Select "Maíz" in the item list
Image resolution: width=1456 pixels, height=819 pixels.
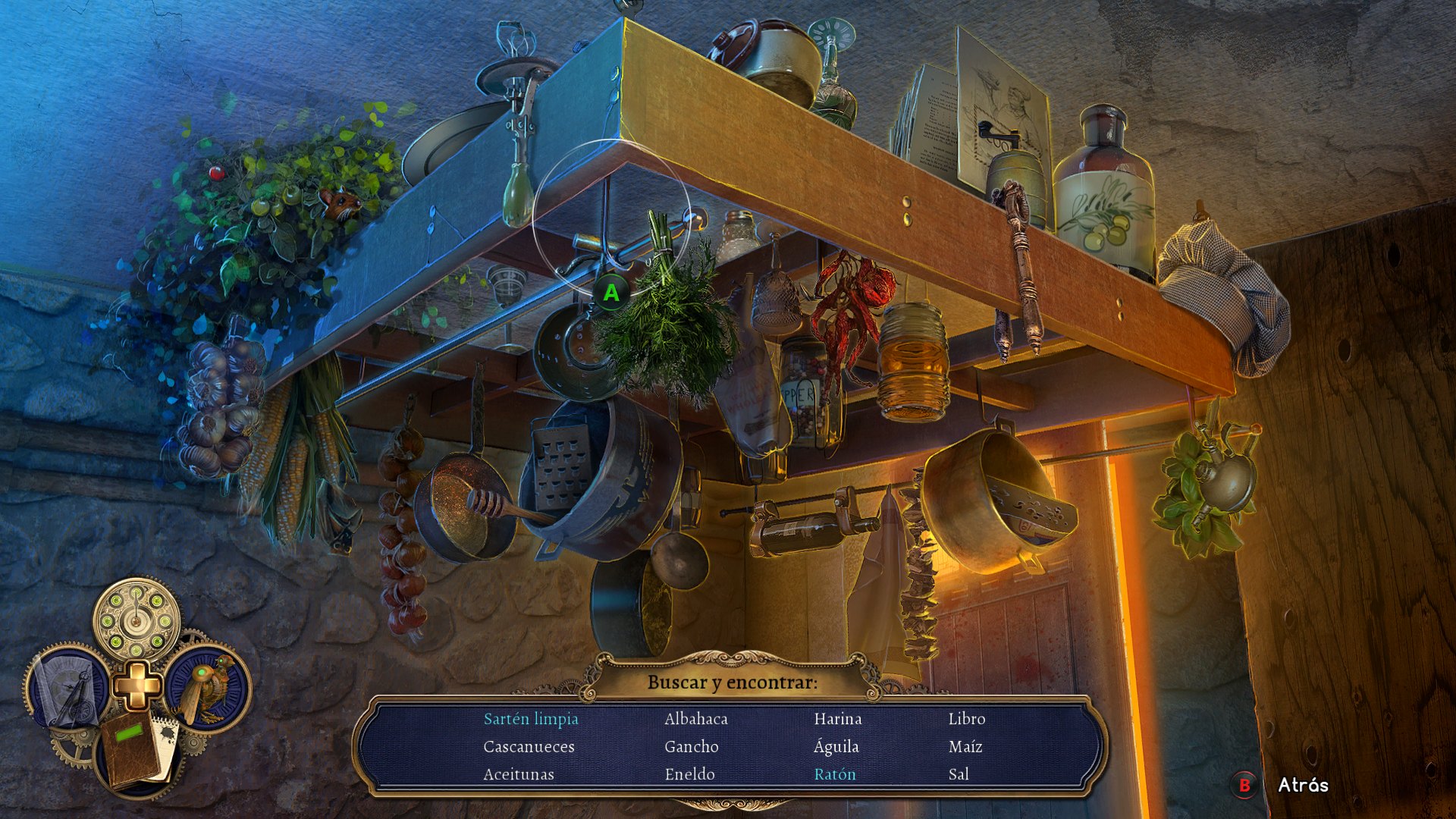click(965, 747)
